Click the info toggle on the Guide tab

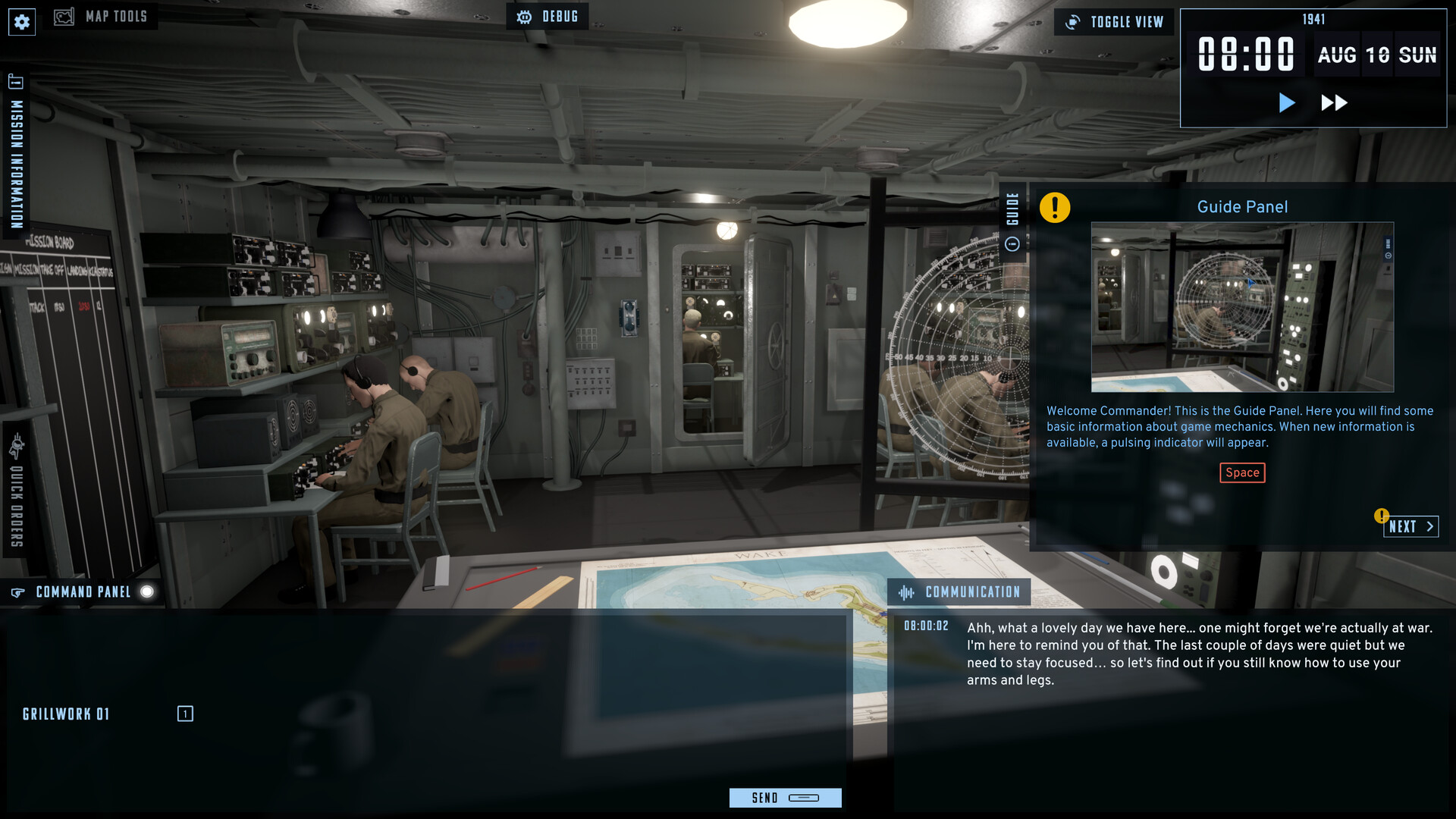point(1012,244)
